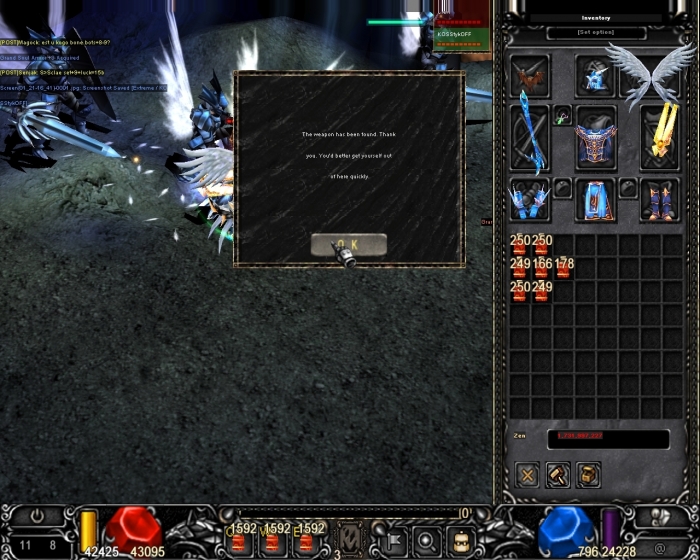Select the equipped blue helmet
The width and height of the screenshot is (700, 560).
coord(594,76)
